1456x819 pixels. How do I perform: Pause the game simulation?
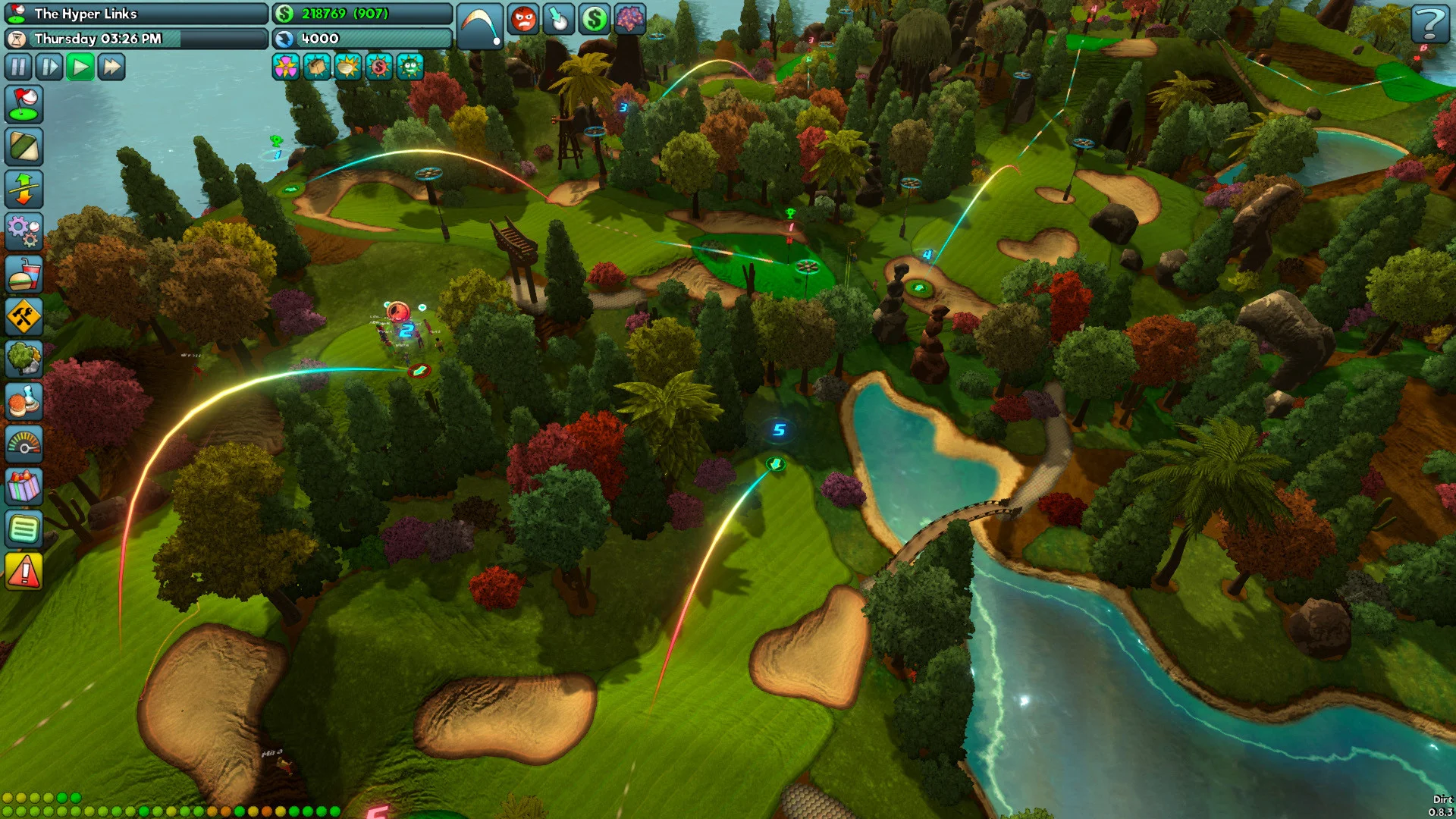pos(18,67)
